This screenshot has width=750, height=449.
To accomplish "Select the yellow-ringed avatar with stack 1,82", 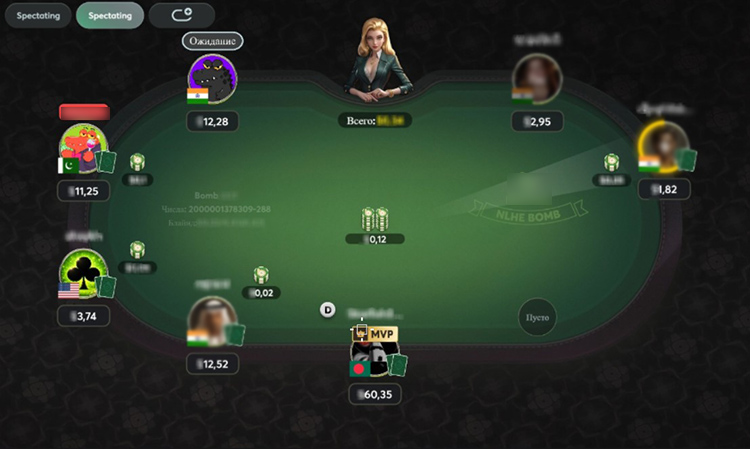I will pos(663,147).
